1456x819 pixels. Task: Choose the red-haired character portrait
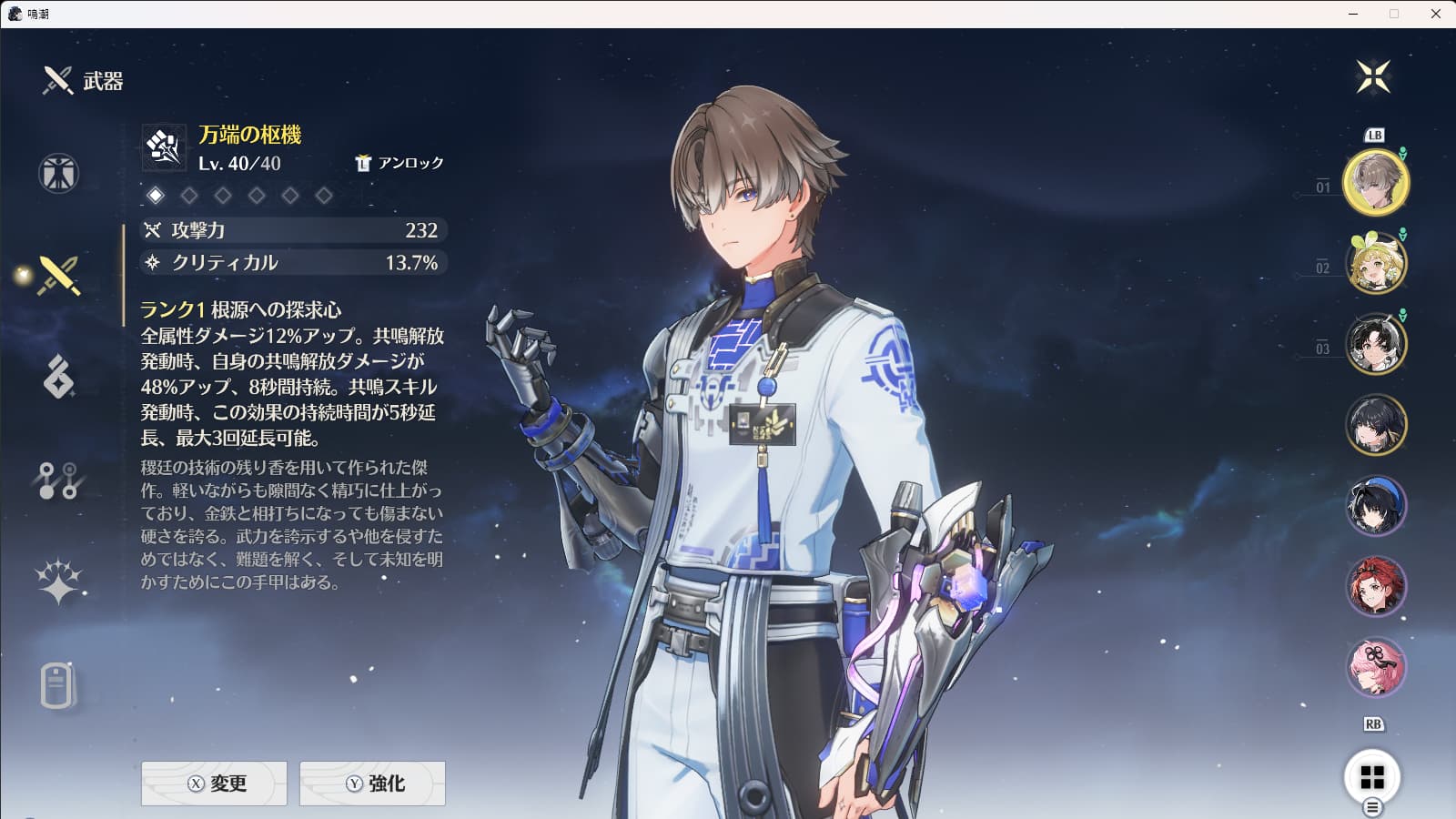pyautogui.click(x=1375, y=586)
